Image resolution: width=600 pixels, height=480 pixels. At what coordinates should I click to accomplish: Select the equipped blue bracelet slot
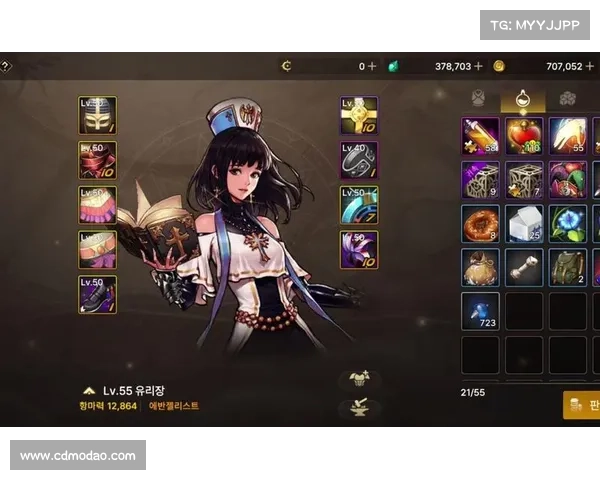click(x=359, y=204)
